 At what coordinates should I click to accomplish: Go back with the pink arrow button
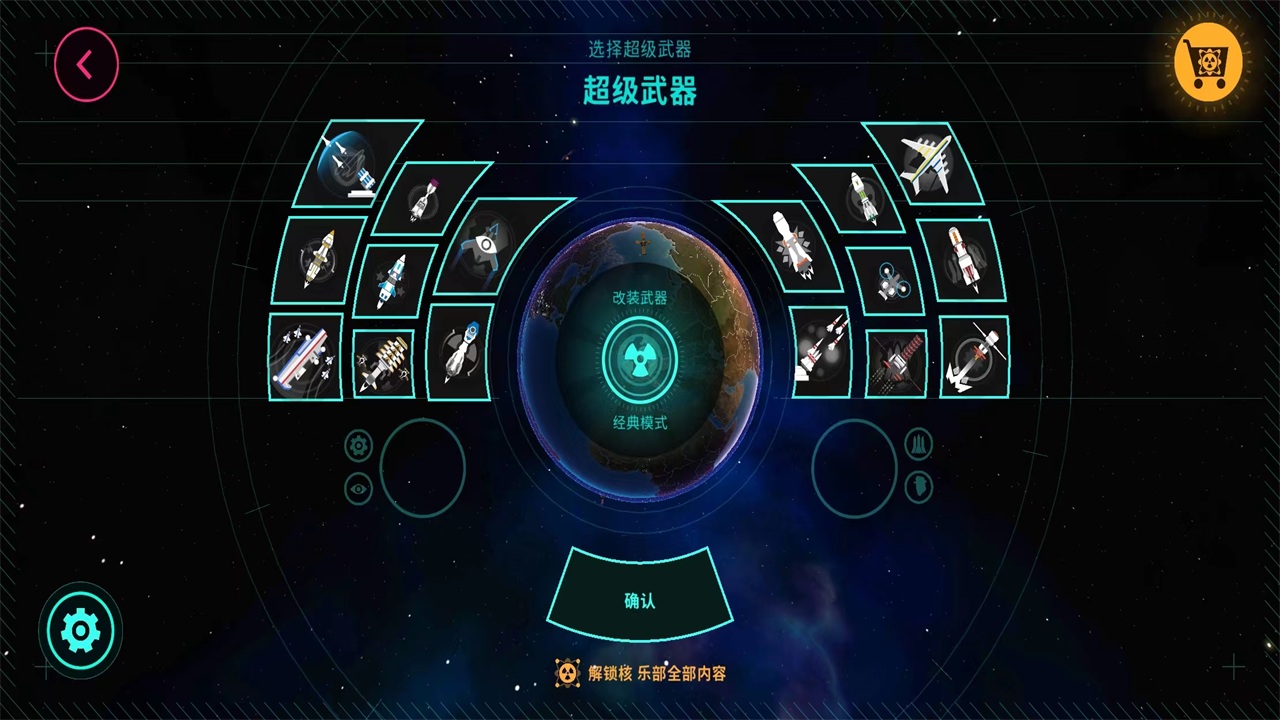86,65
